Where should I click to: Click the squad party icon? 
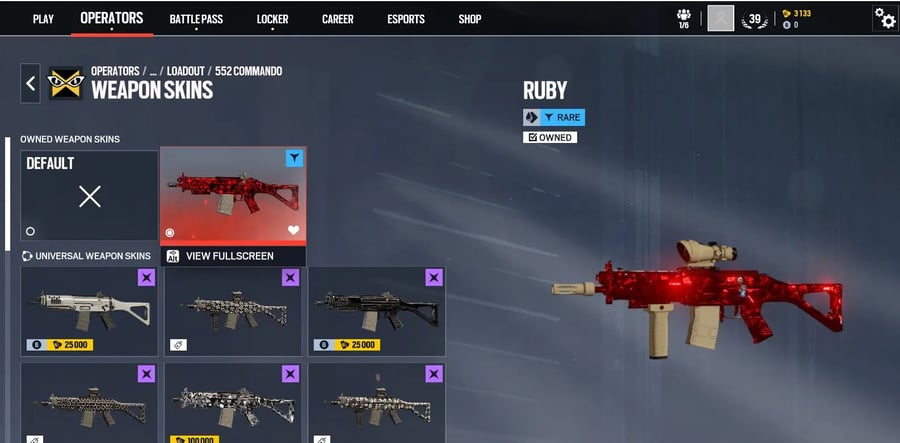tap(684, 17)
